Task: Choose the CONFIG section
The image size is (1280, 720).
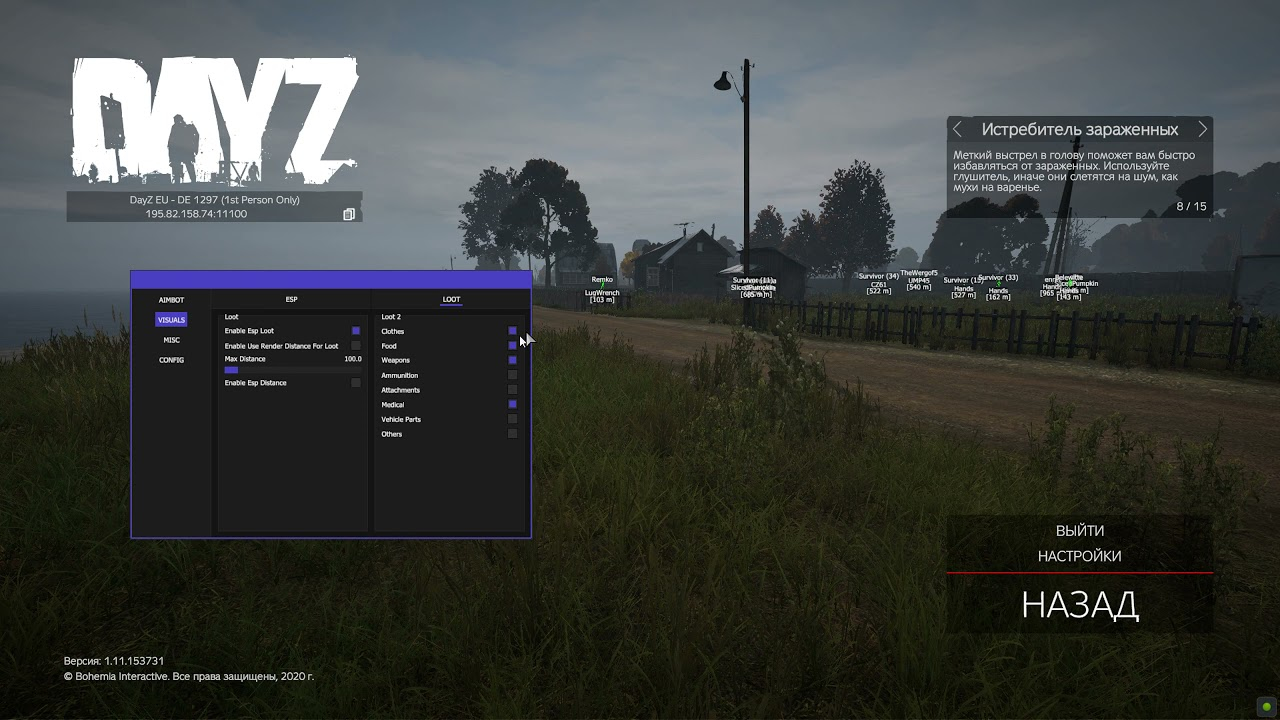Action: [171, 360]
